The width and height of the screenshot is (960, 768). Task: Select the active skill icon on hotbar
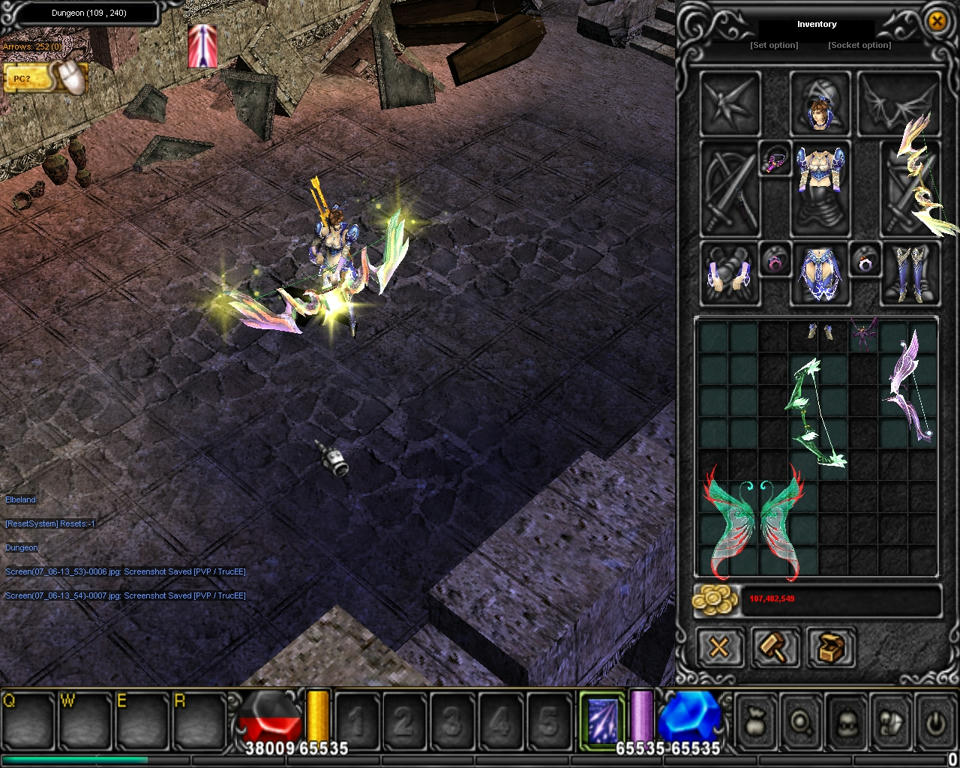602,718
